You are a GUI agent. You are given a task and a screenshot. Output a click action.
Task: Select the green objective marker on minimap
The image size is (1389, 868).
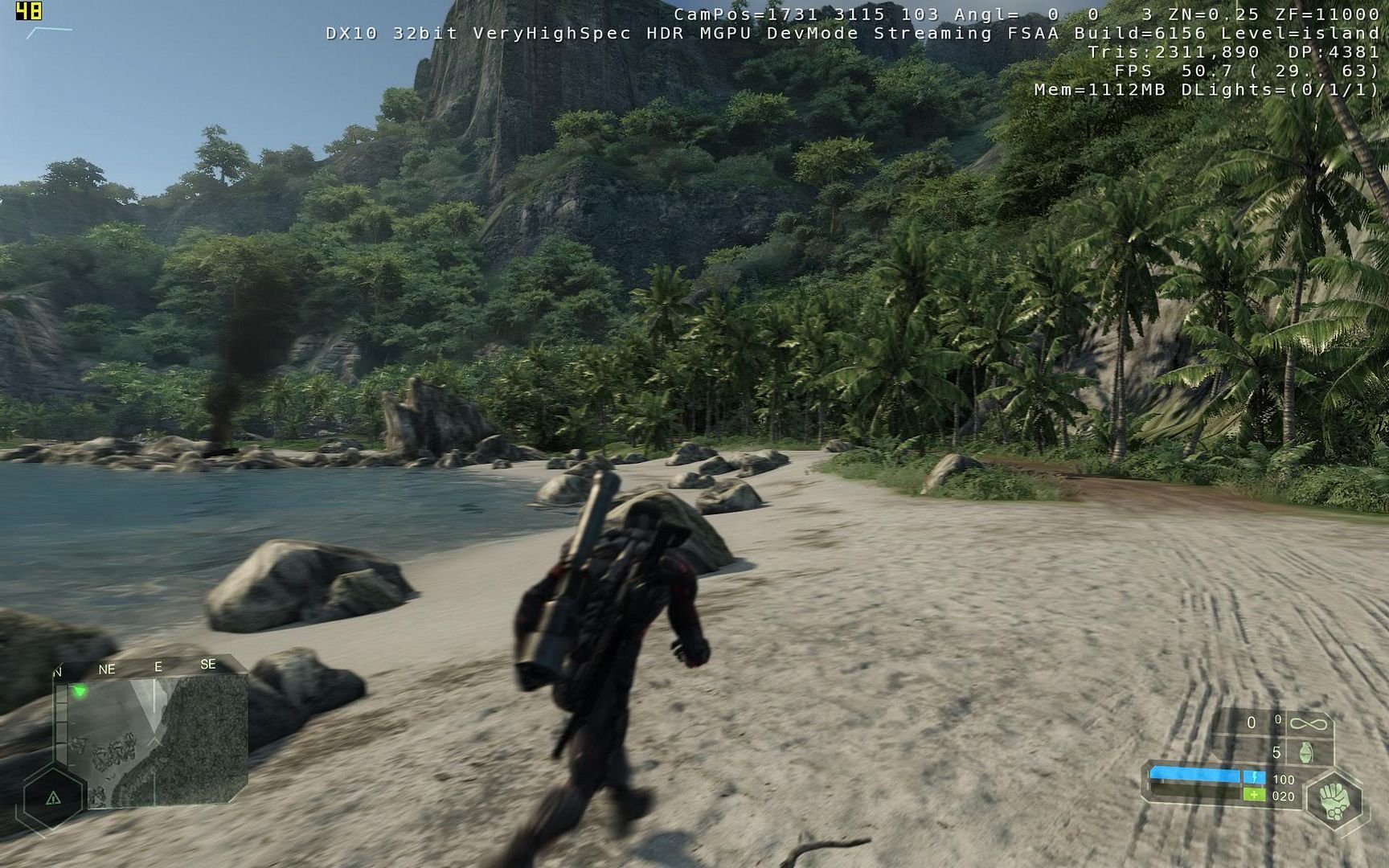pos(80,691)
